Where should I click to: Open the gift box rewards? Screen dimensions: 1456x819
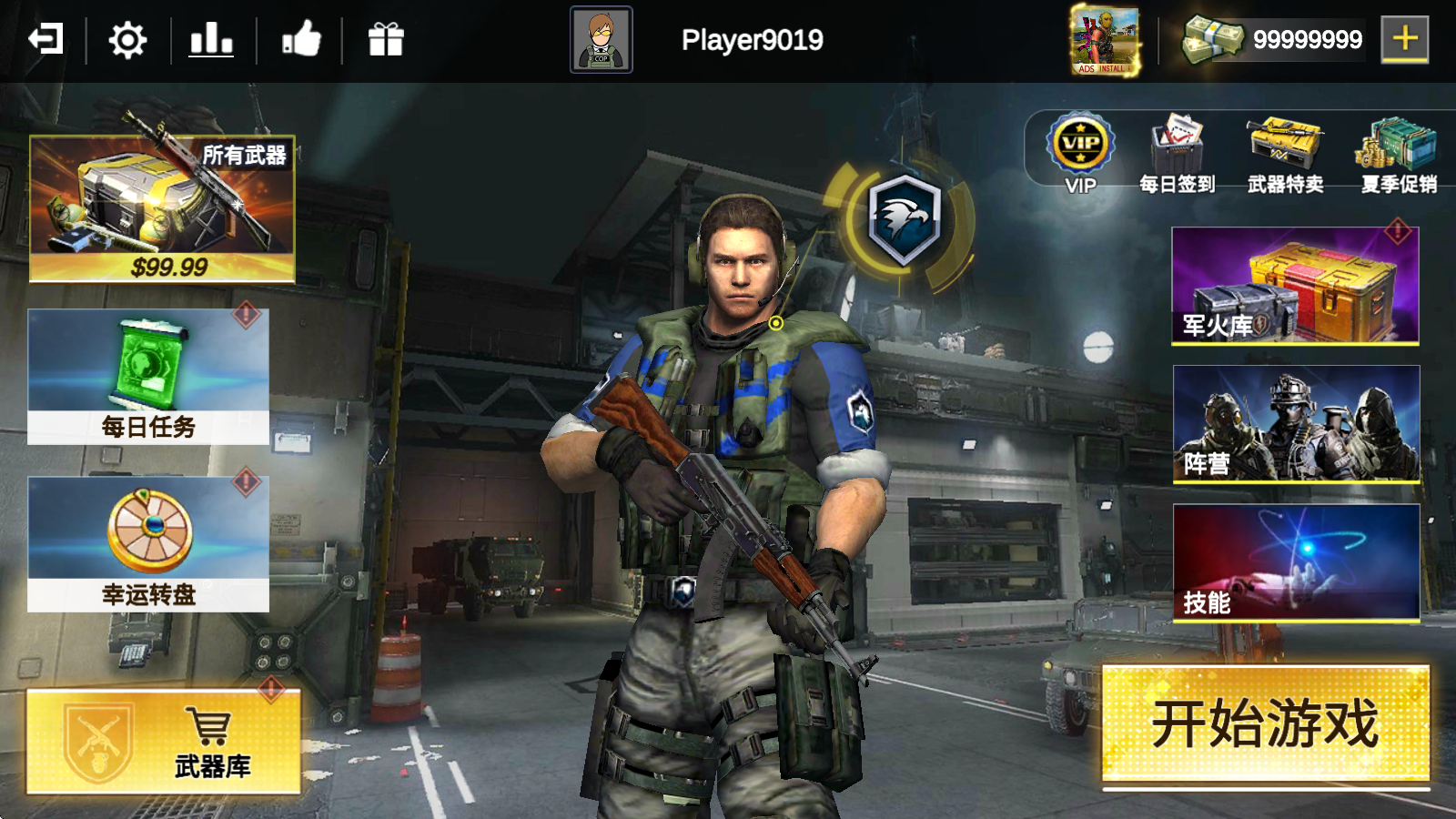[x=386, y=40]
